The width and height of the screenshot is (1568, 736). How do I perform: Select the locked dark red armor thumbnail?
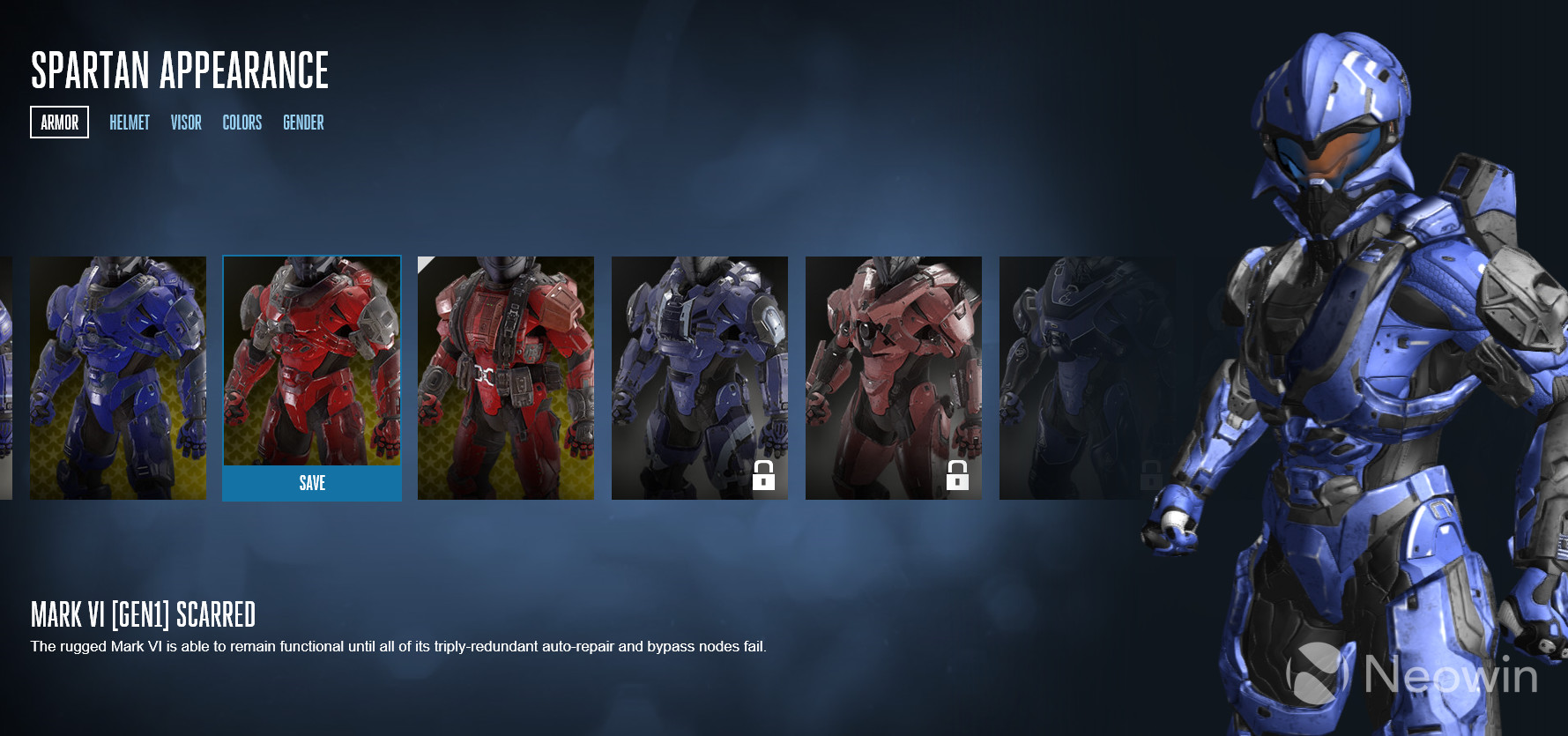click(x=893, y=377)
